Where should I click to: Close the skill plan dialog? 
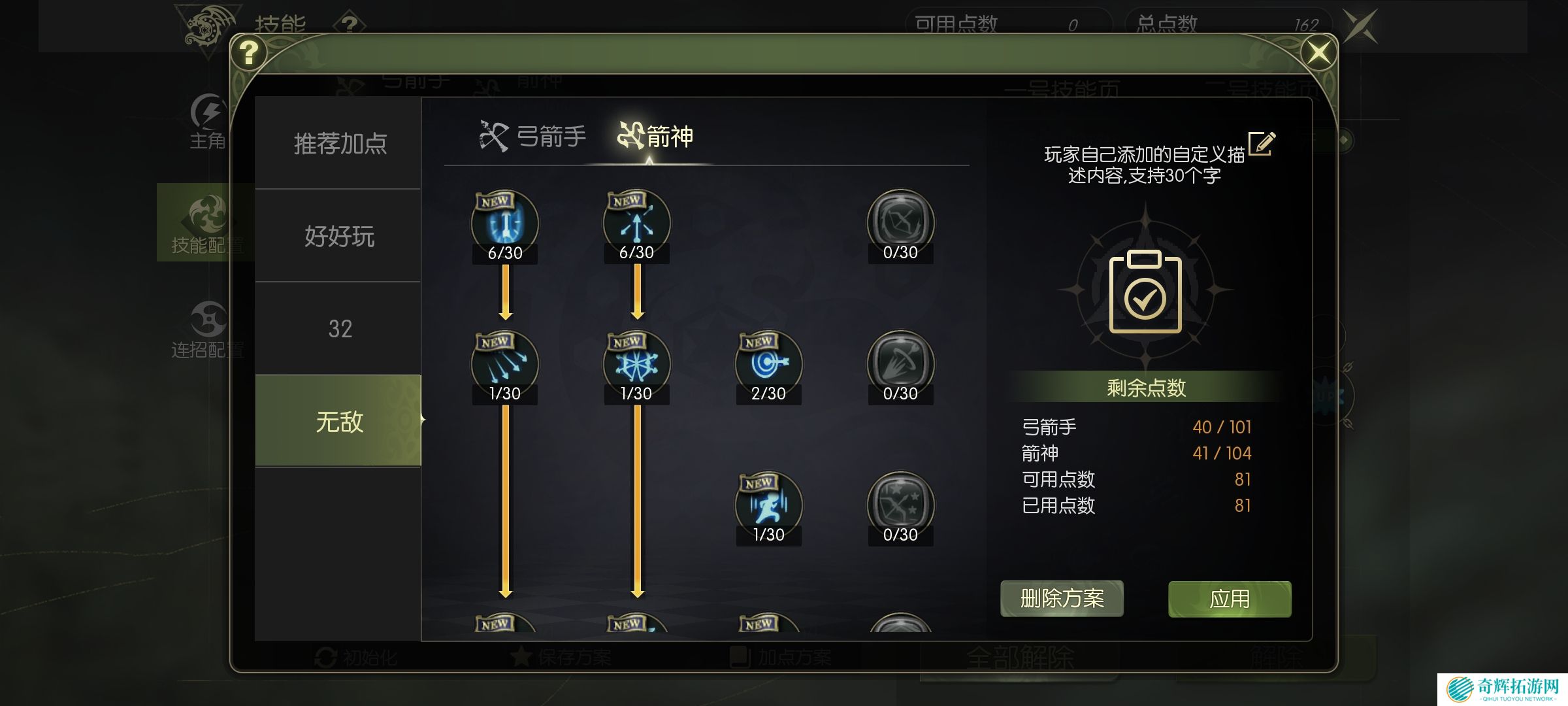pos(1318,52)
